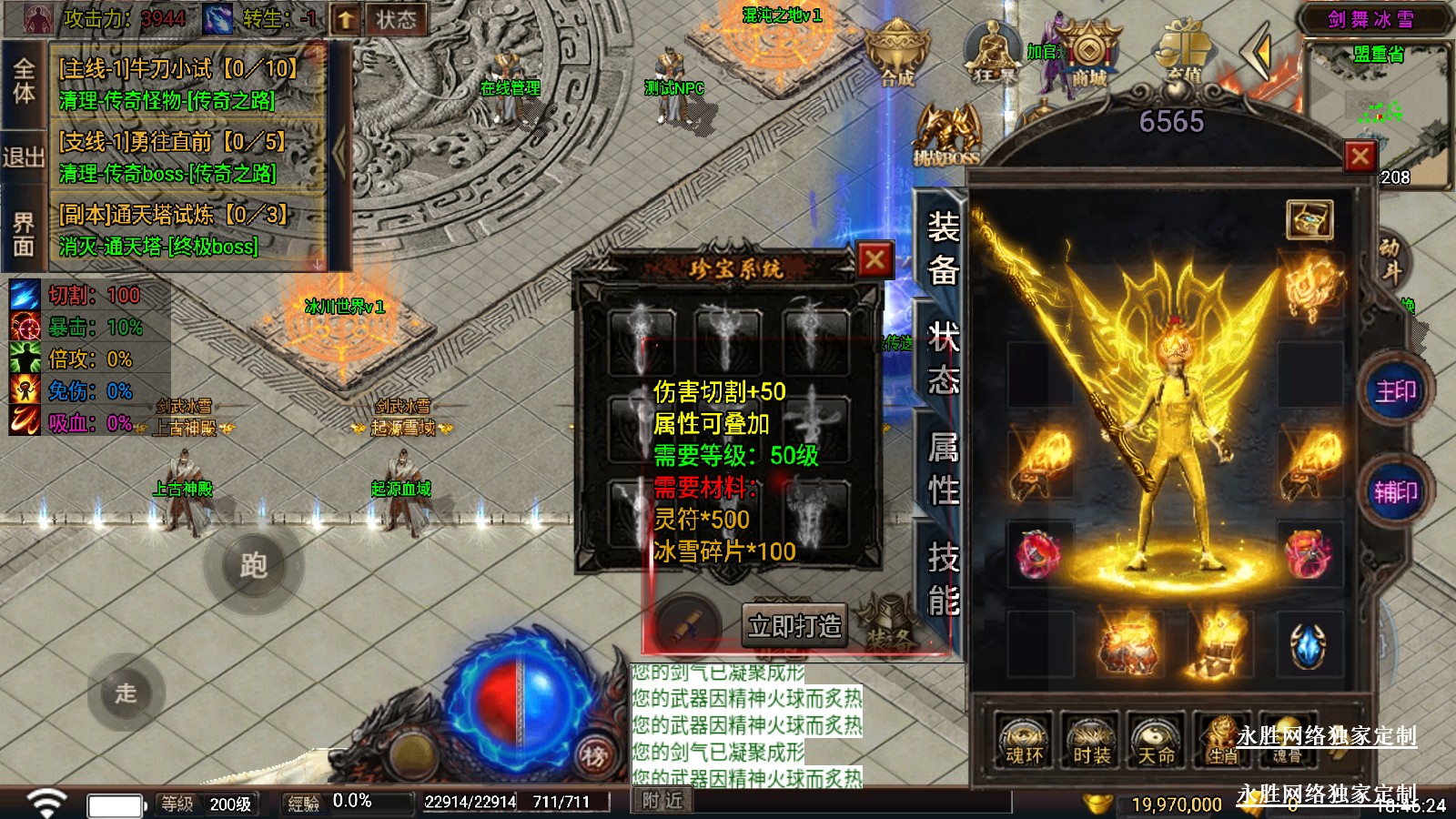Close the 珍宝系统 treasure window

coord(875,260)
